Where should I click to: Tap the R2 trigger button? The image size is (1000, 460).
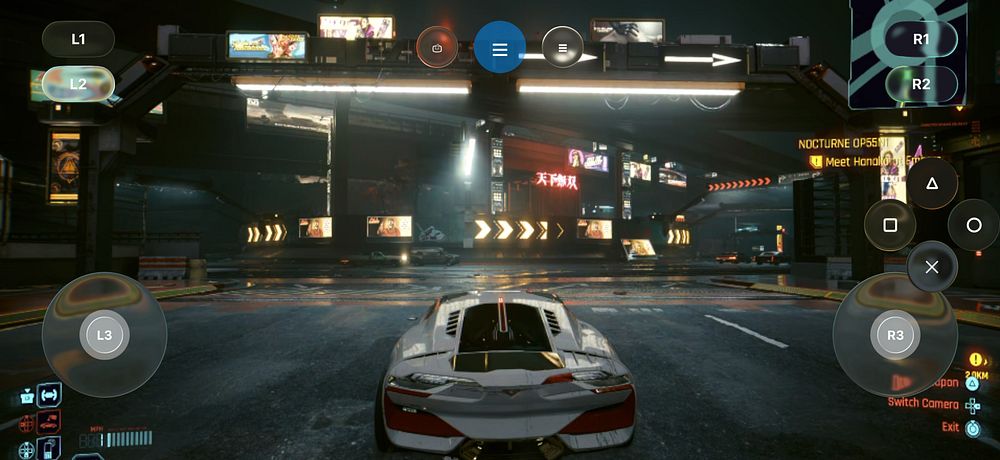[x=921, y=84]
